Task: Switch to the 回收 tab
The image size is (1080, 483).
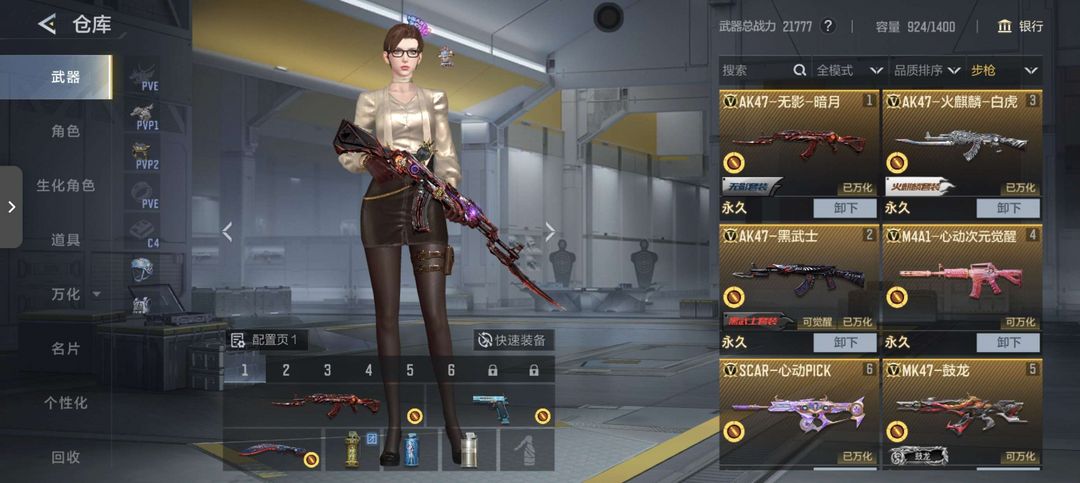Action: (66, 457)
